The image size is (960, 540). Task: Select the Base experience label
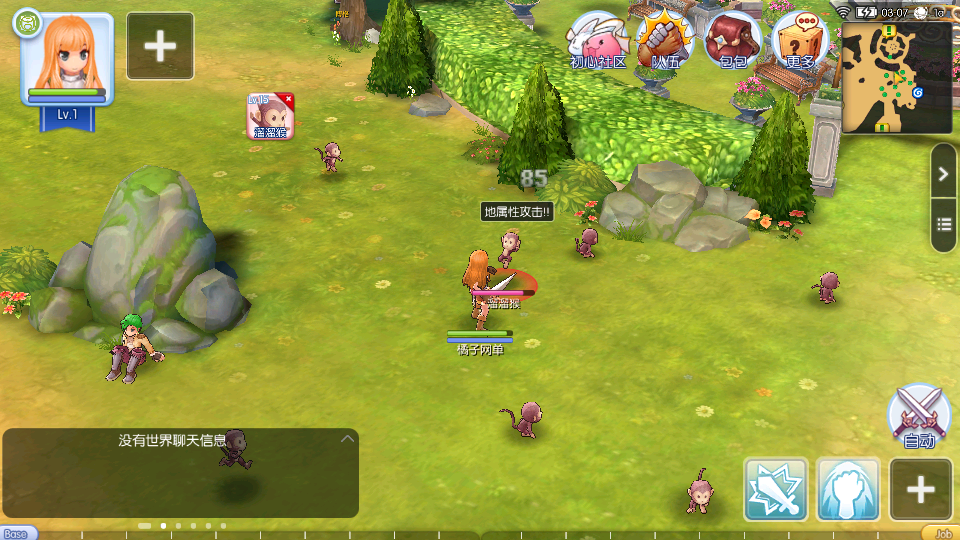click(x=17, y=533)
